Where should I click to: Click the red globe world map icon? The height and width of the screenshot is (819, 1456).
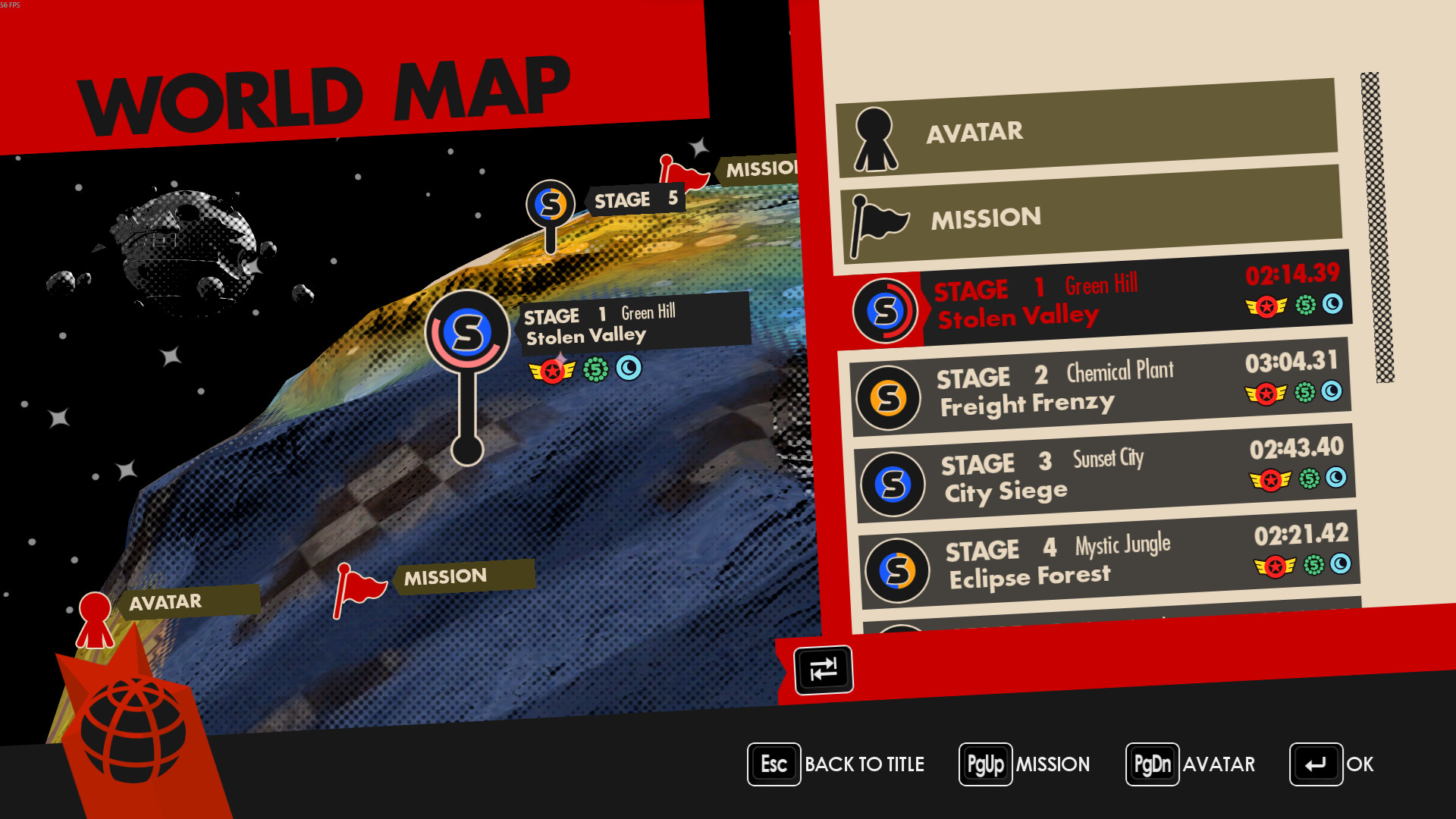133,730
